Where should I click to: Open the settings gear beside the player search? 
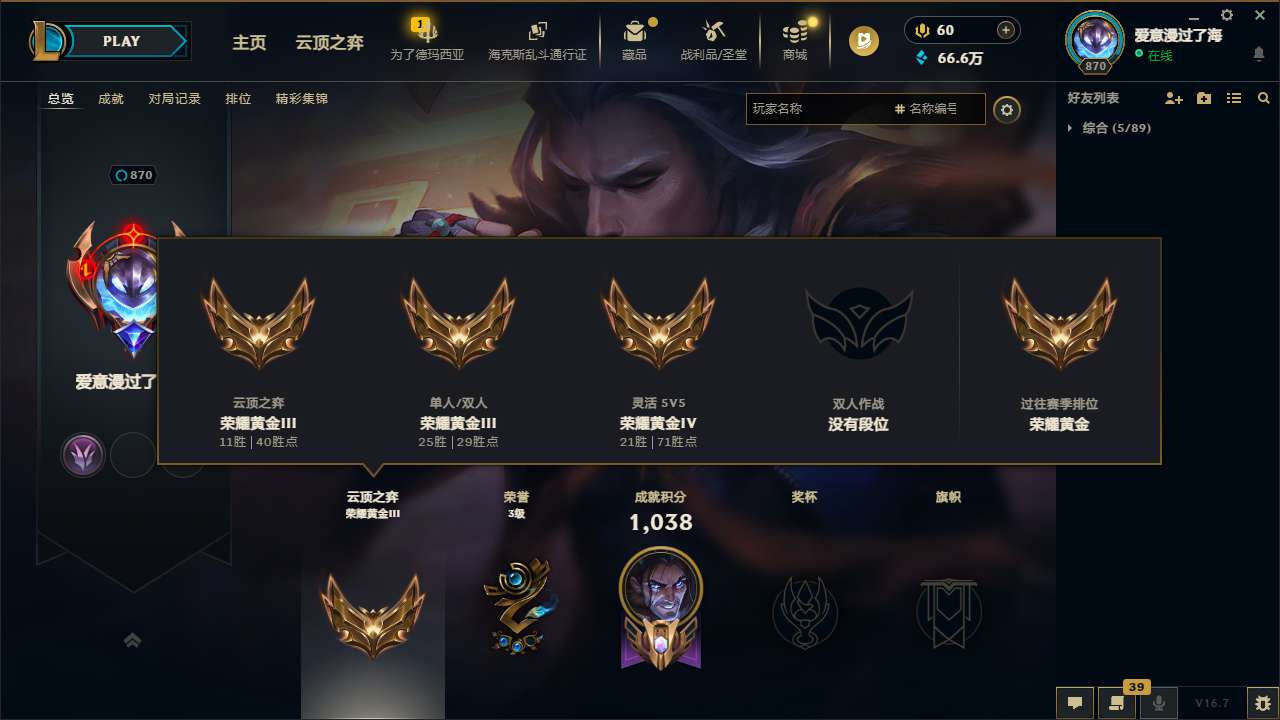(x=1007, y=109)
